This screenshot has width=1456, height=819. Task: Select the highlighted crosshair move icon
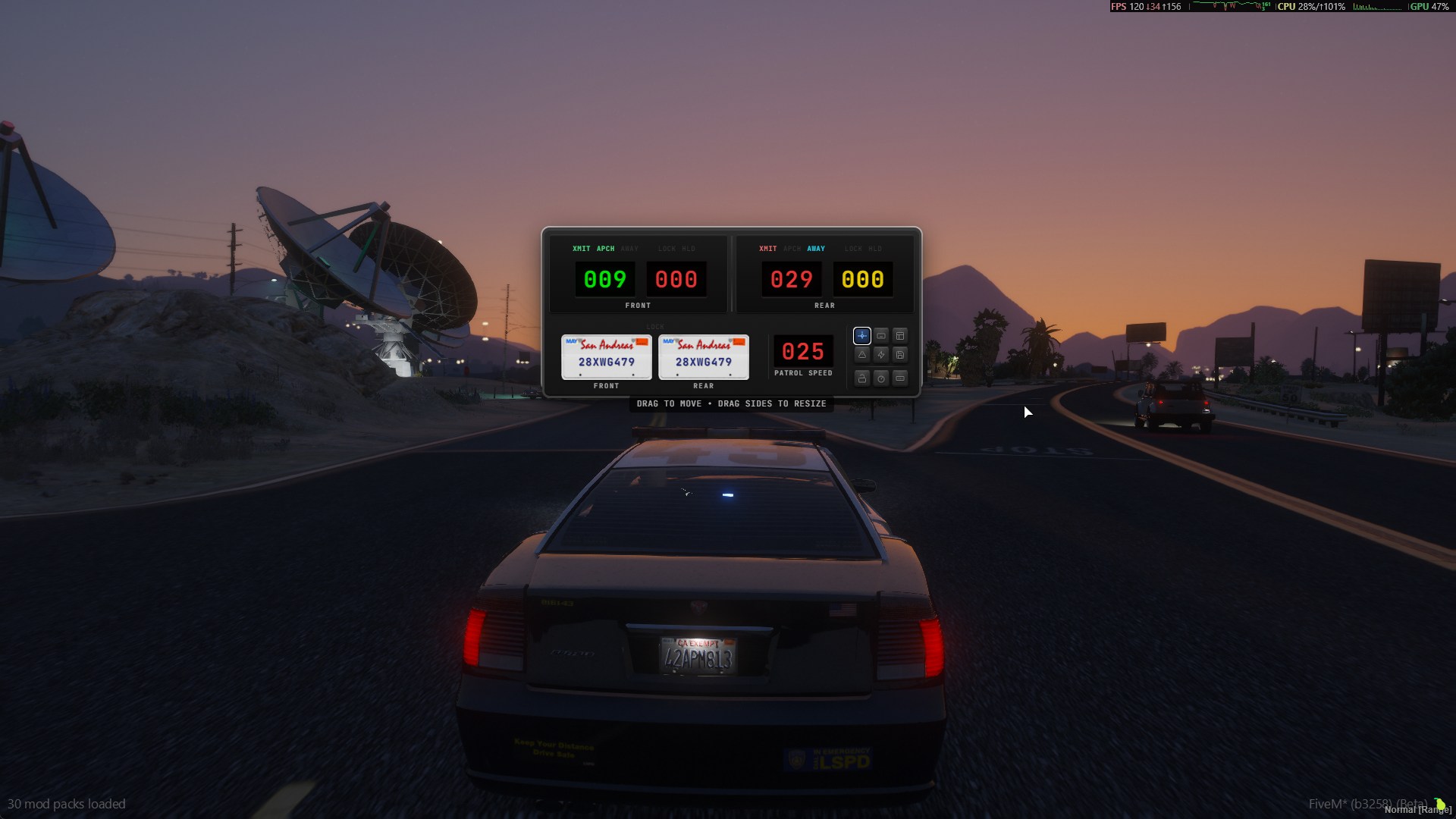(x=862, y=336)
